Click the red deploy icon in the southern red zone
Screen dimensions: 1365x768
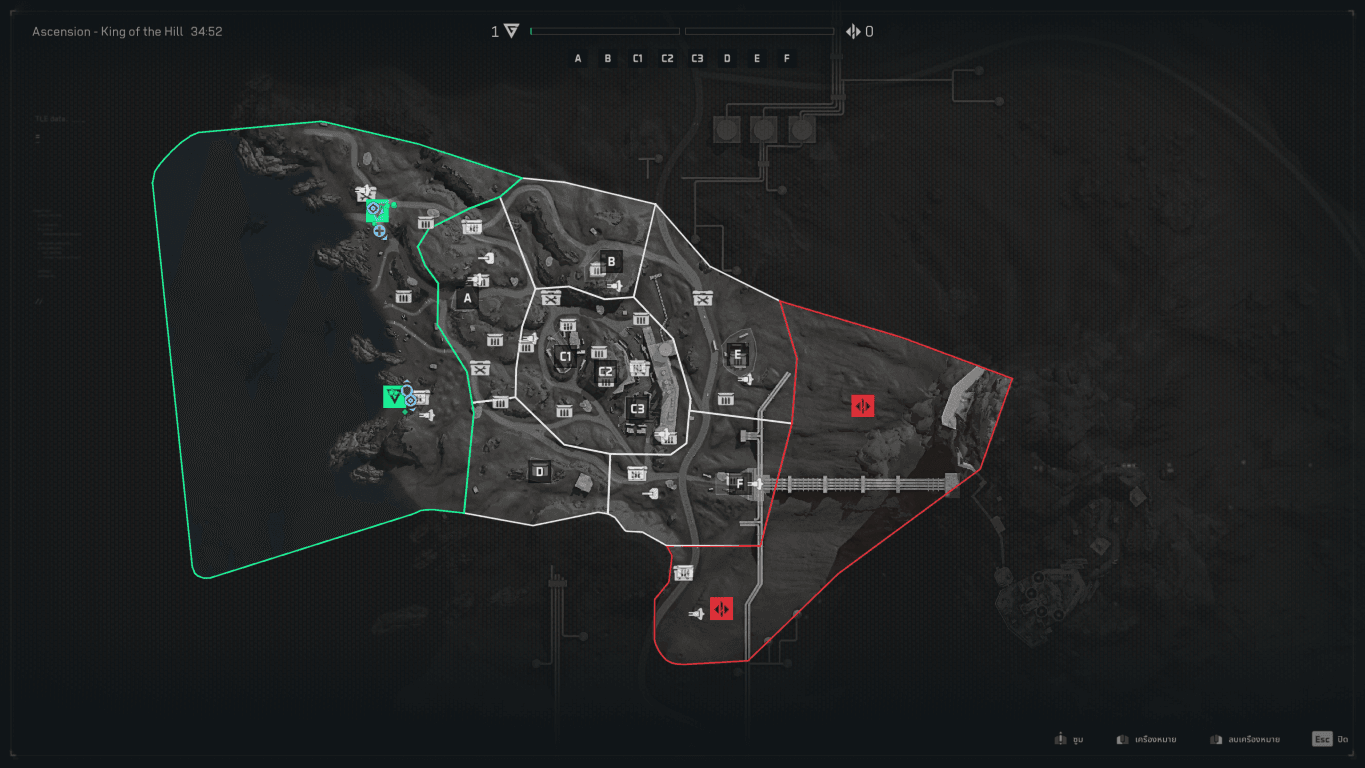click(x=722, y=608)
